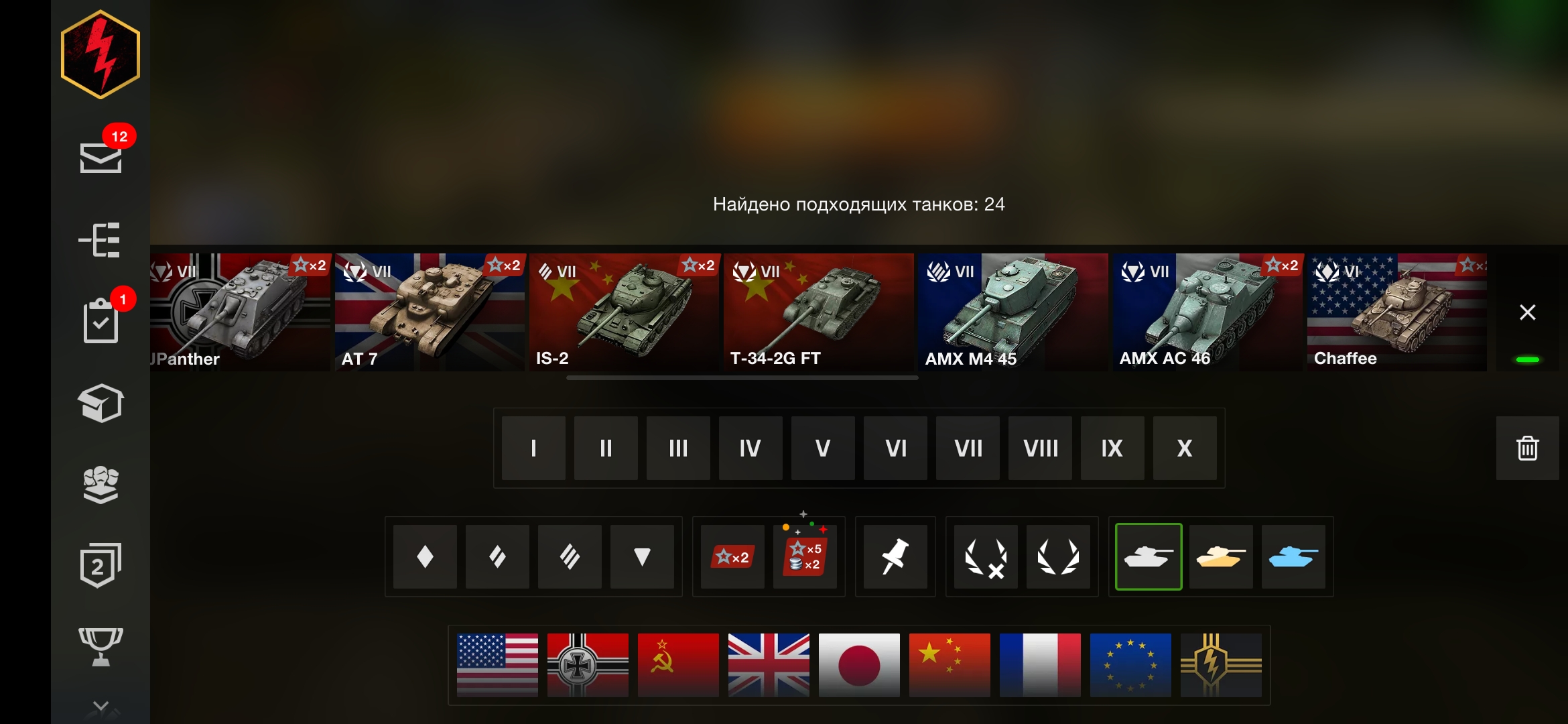1568x724 pixels.
Task: Open the trash bin to clear filters
Action: [1526, 448]
